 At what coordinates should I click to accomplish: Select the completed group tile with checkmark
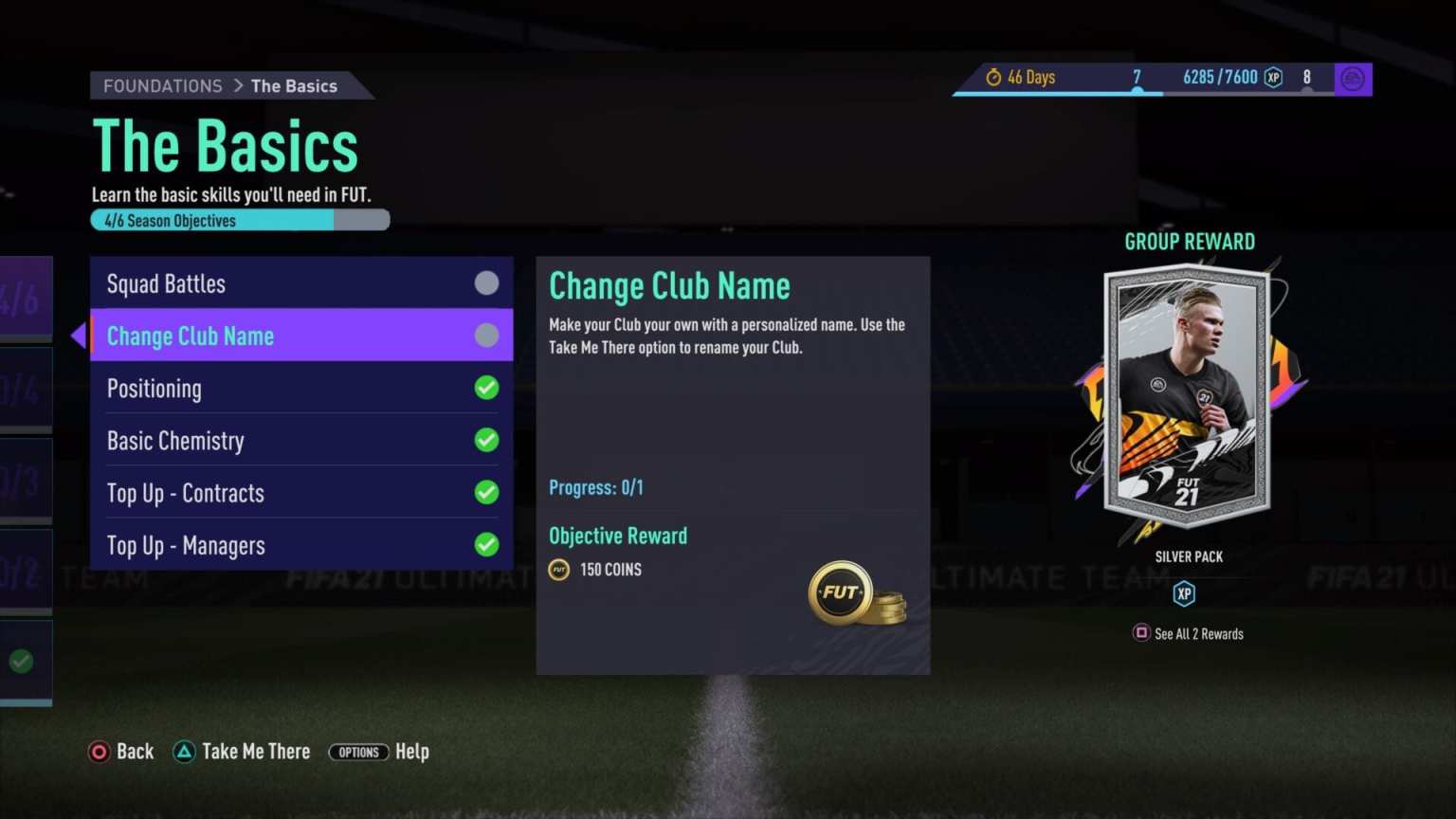[x=23, y=662]
